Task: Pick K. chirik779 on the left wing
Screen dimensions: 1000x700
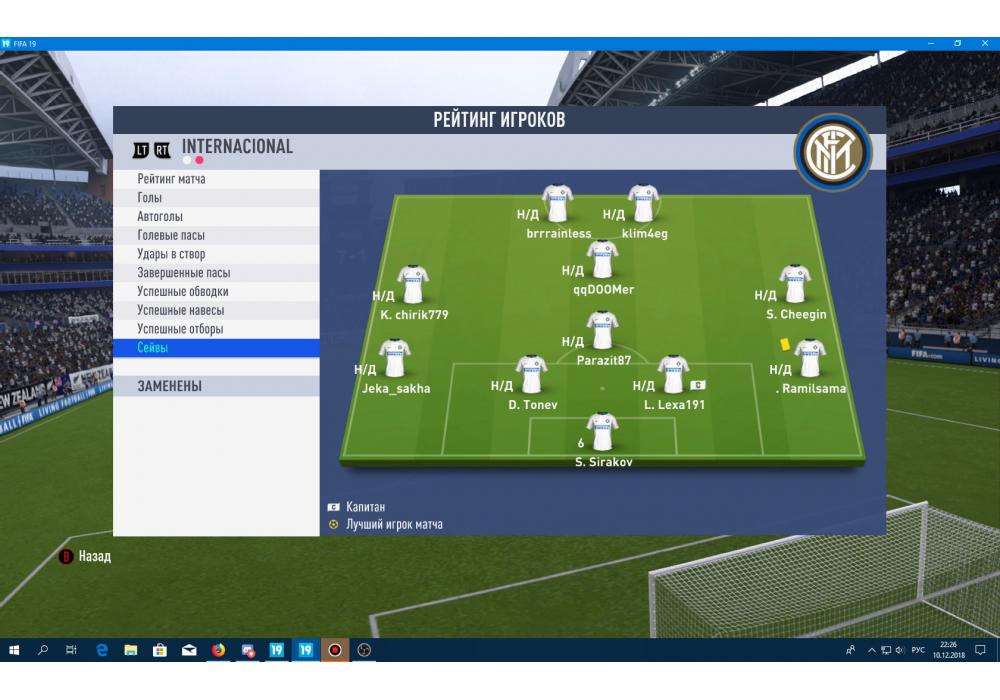Action: (412, 285)
